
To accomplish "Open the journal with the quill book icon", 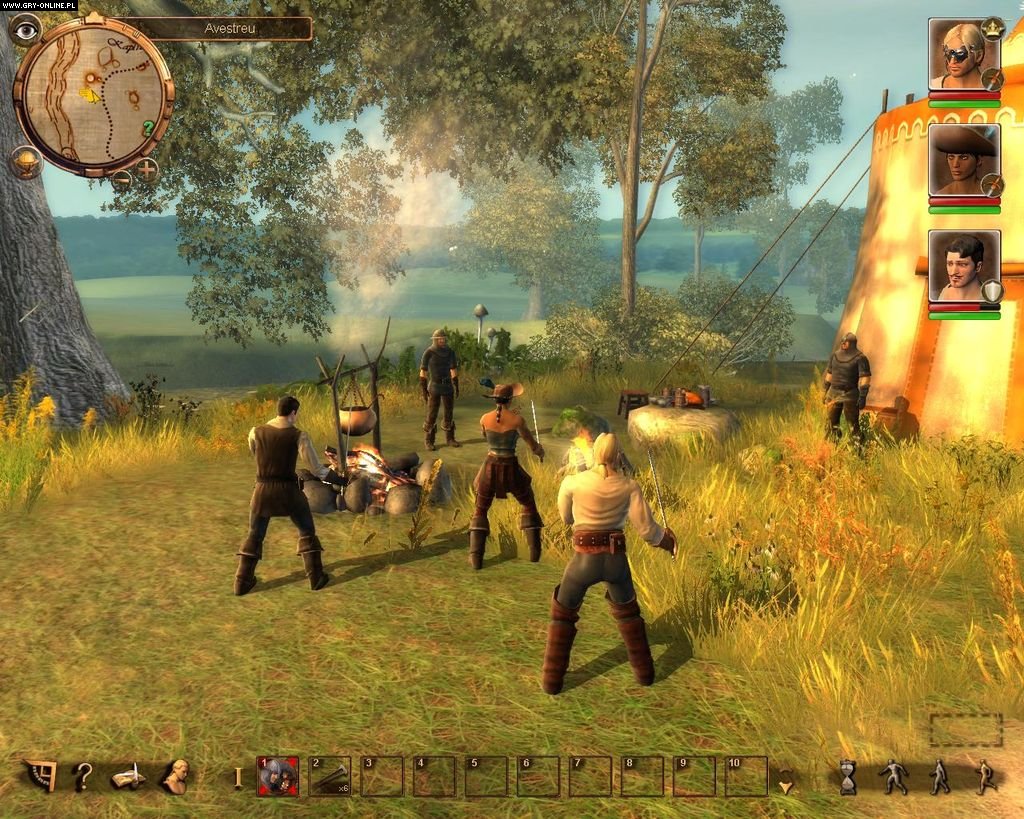I will tap(129, 776).
